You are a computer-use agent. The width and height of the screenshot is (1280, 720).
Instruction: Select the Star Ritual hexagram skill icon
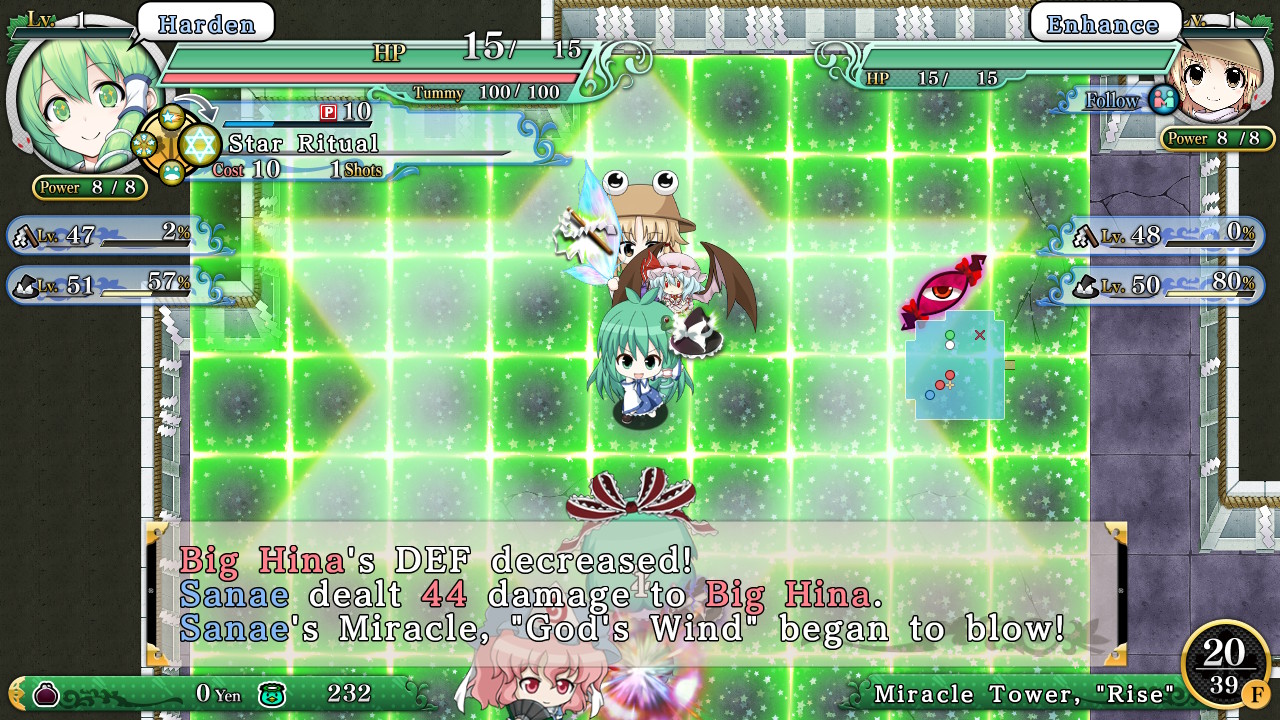pos(200,145)
